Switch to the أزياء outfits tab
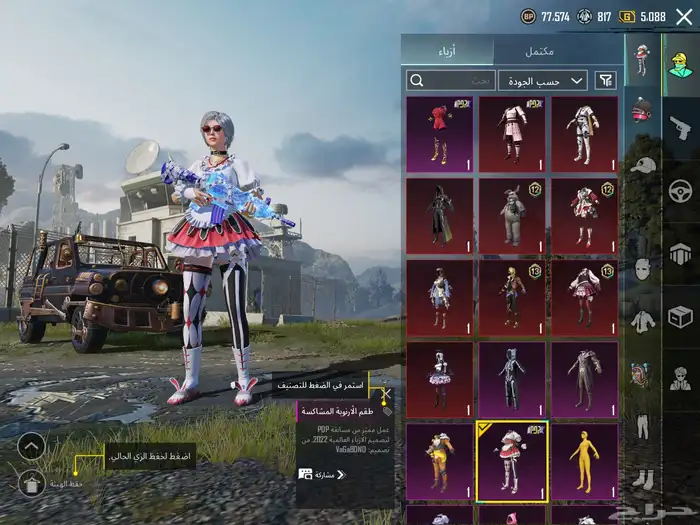This screenshot has height=525, width=700. coord(447,51)
